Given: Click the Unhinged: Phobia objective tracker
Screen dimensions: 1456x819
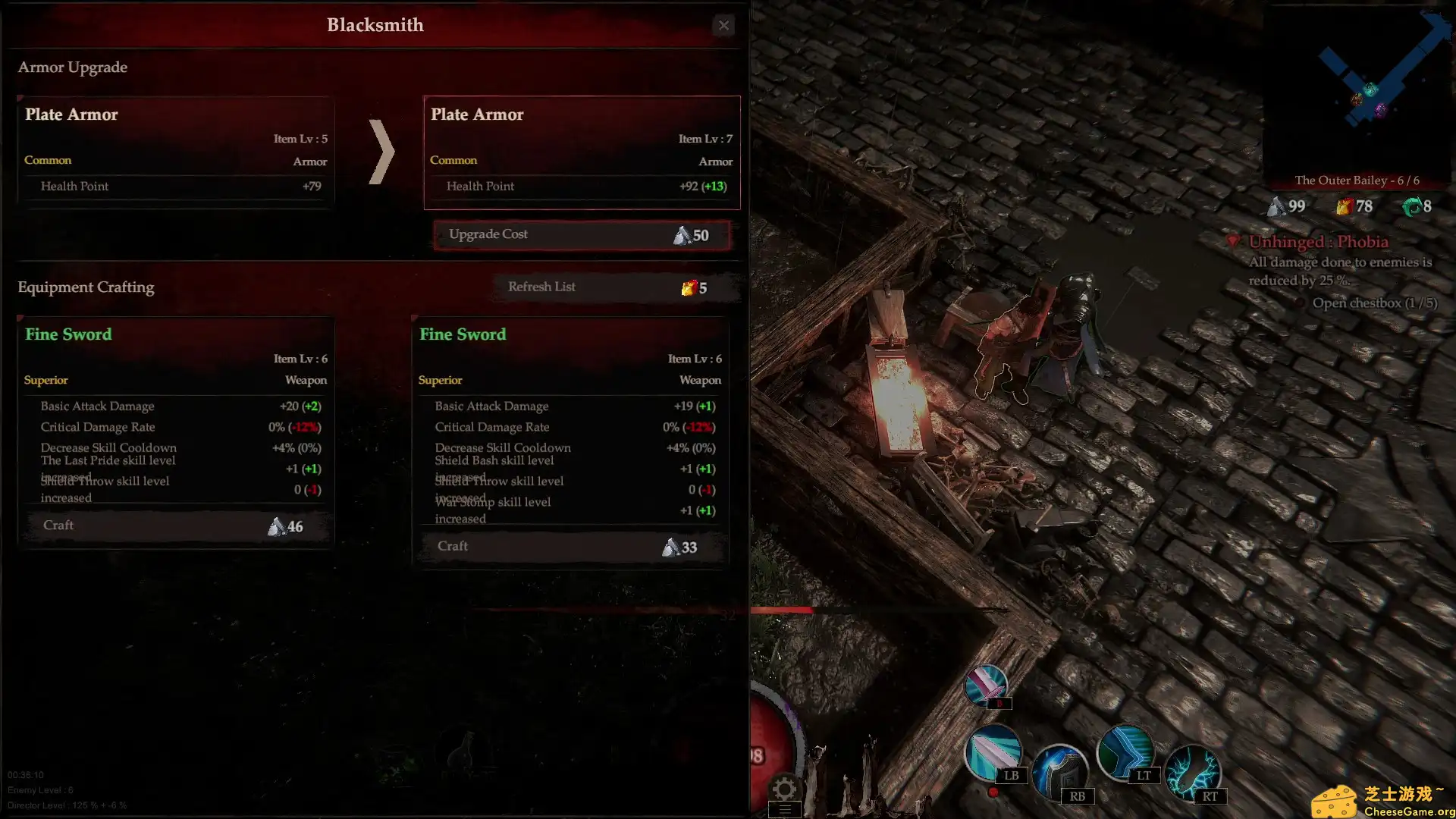Looking at the screenshot, I should (1318, 242).
